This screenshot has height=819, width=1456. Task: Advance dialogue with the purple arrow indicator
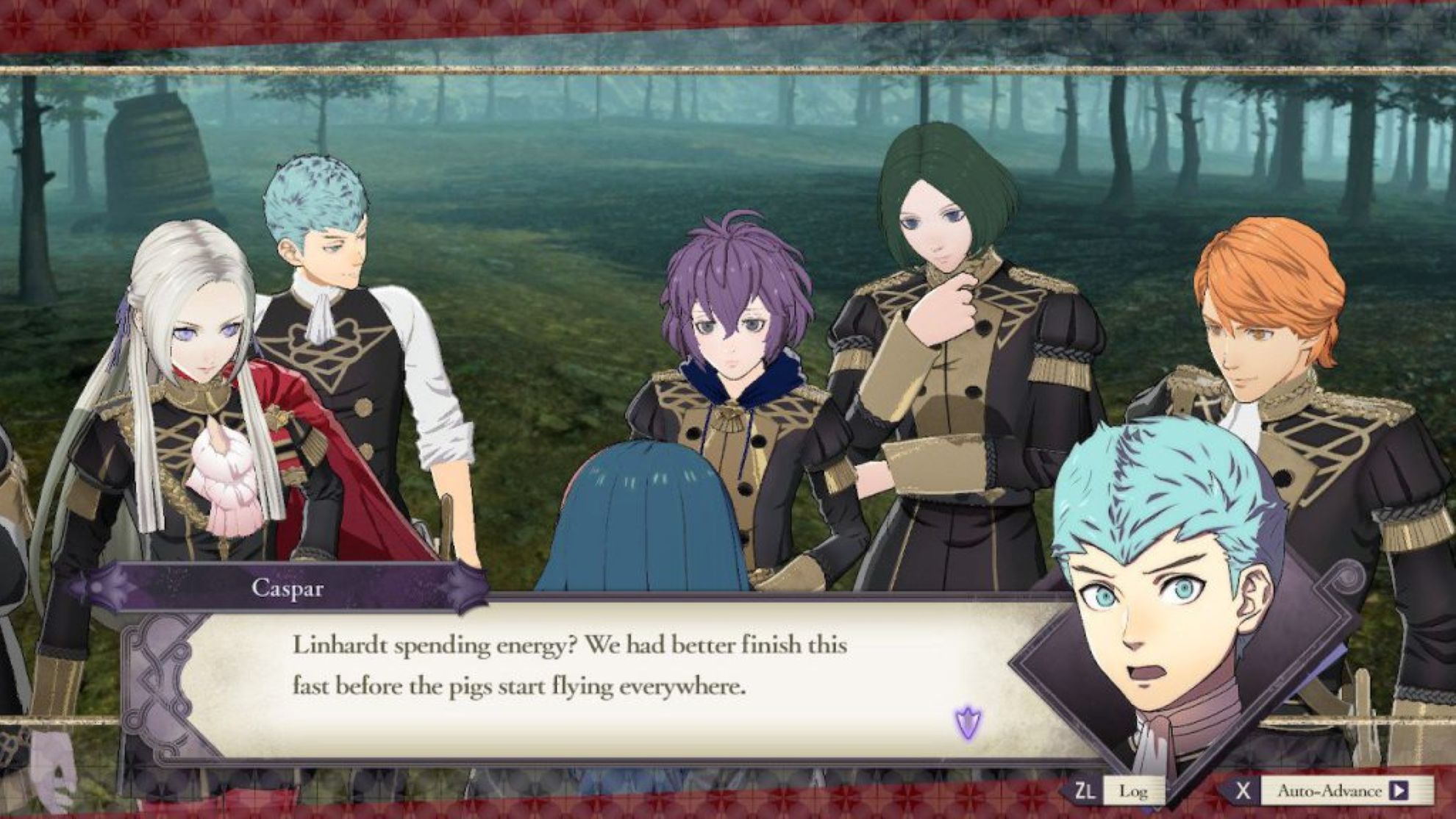[x=968, y=723]
